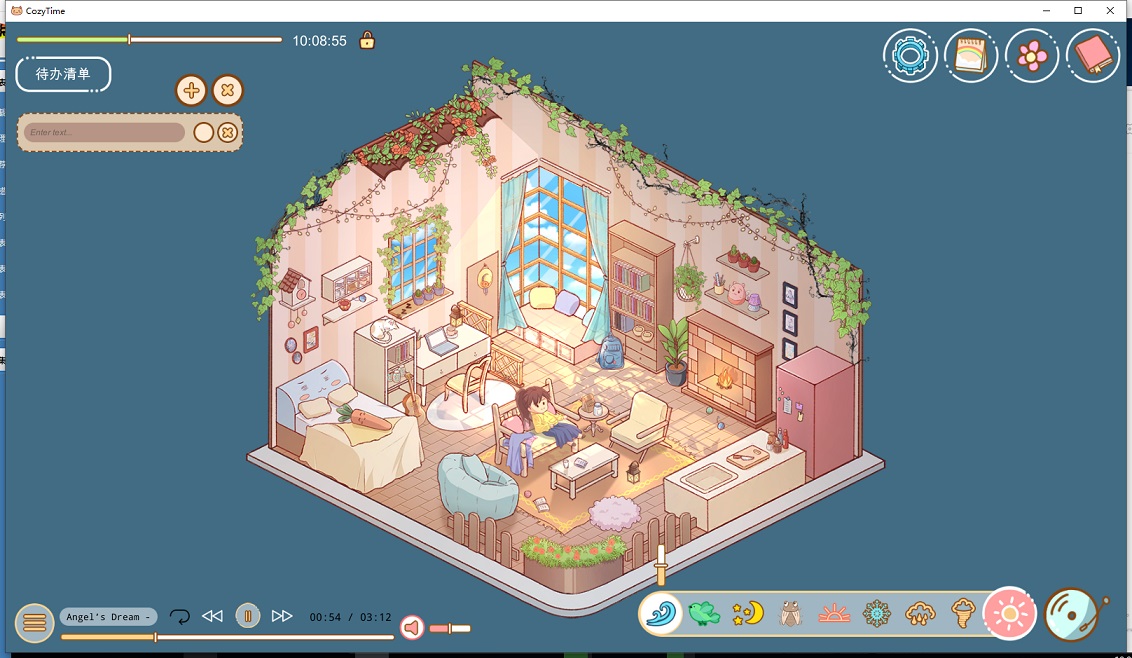
Task: Click the pink flower icon button
Action: pyautogui.click(x=1032, y=55)
